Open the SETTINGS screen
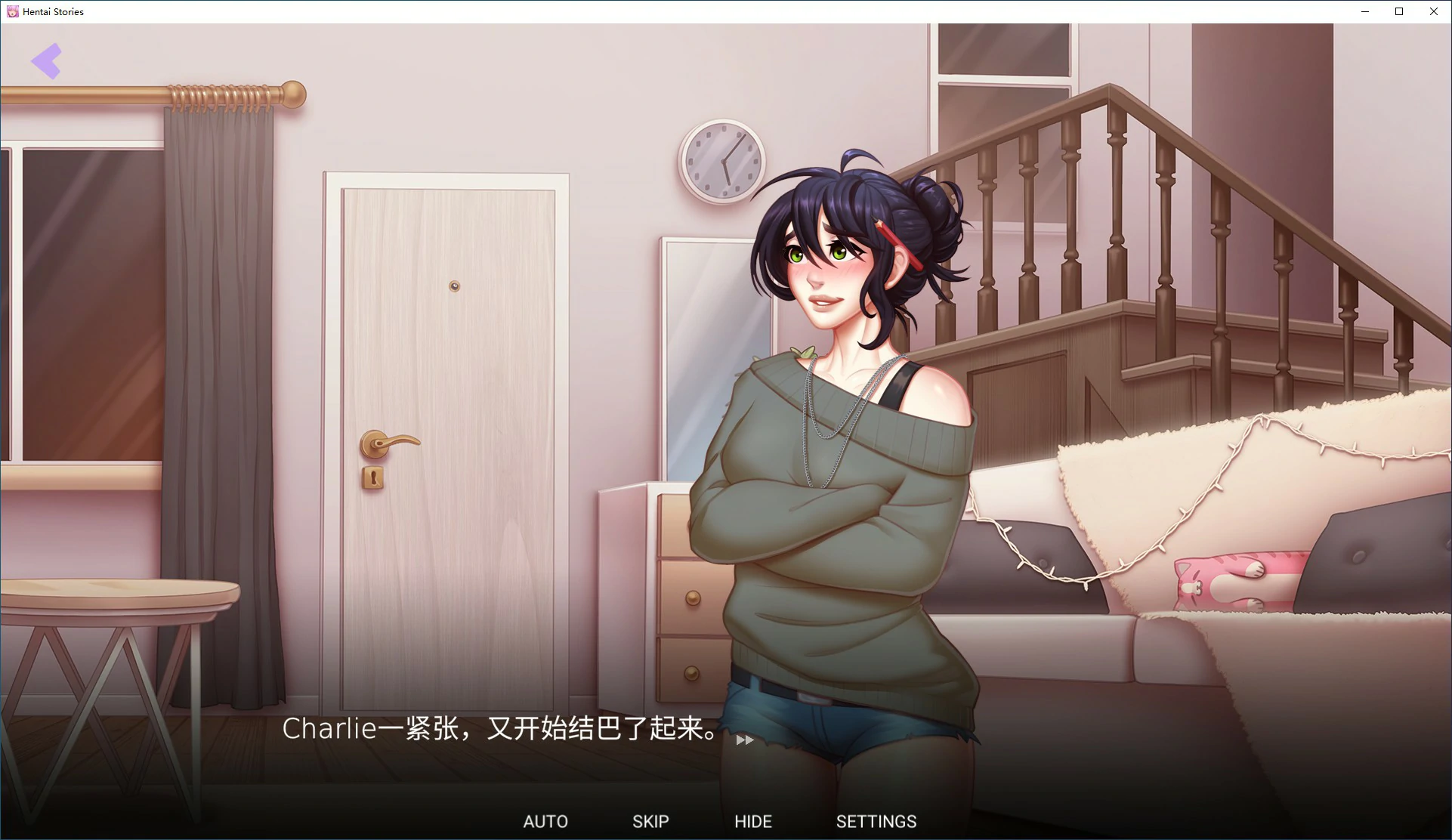 (876, 821)
